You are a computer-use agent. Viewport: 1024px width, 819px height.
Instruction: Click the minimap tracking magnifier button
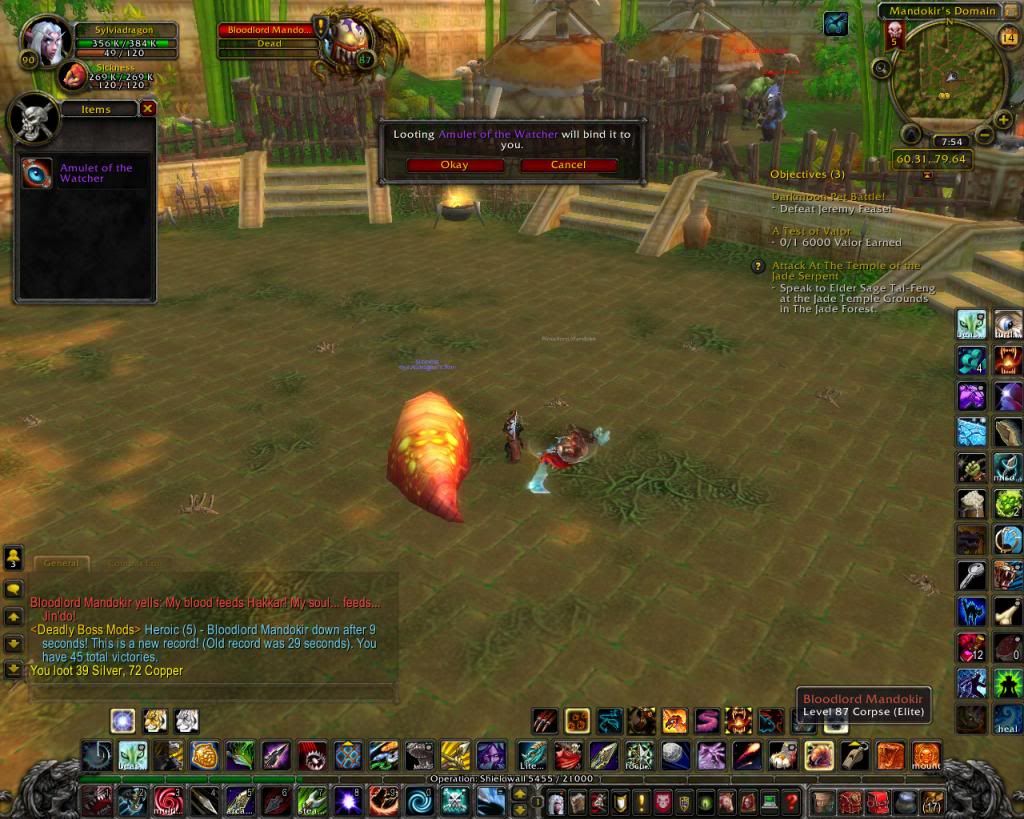(881, 68)
